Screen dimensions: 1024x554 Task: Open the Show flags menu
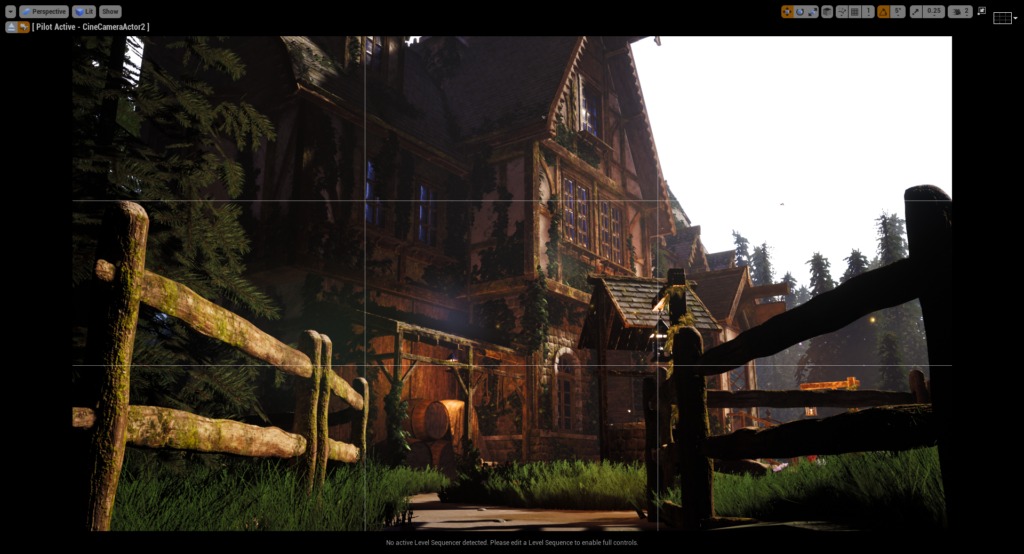(110, 12)
